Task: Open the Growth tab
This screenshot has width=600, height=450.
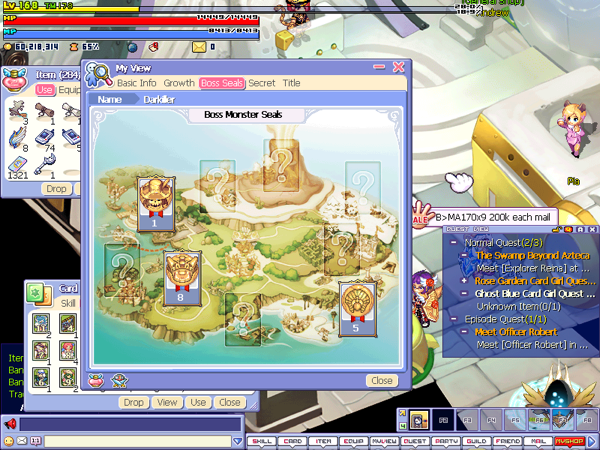Action: pos(179,83)
